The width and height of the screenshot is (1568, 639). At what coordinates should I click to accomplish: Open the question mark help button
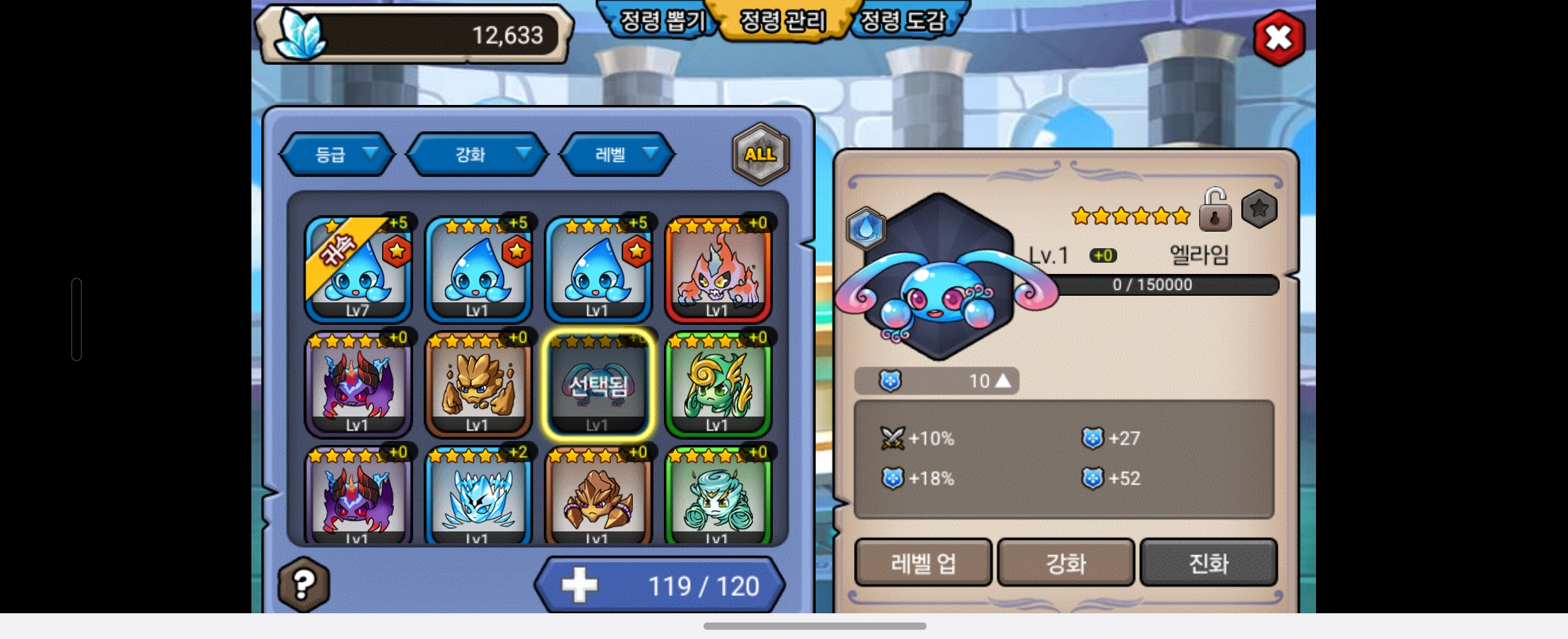point(304,584)
